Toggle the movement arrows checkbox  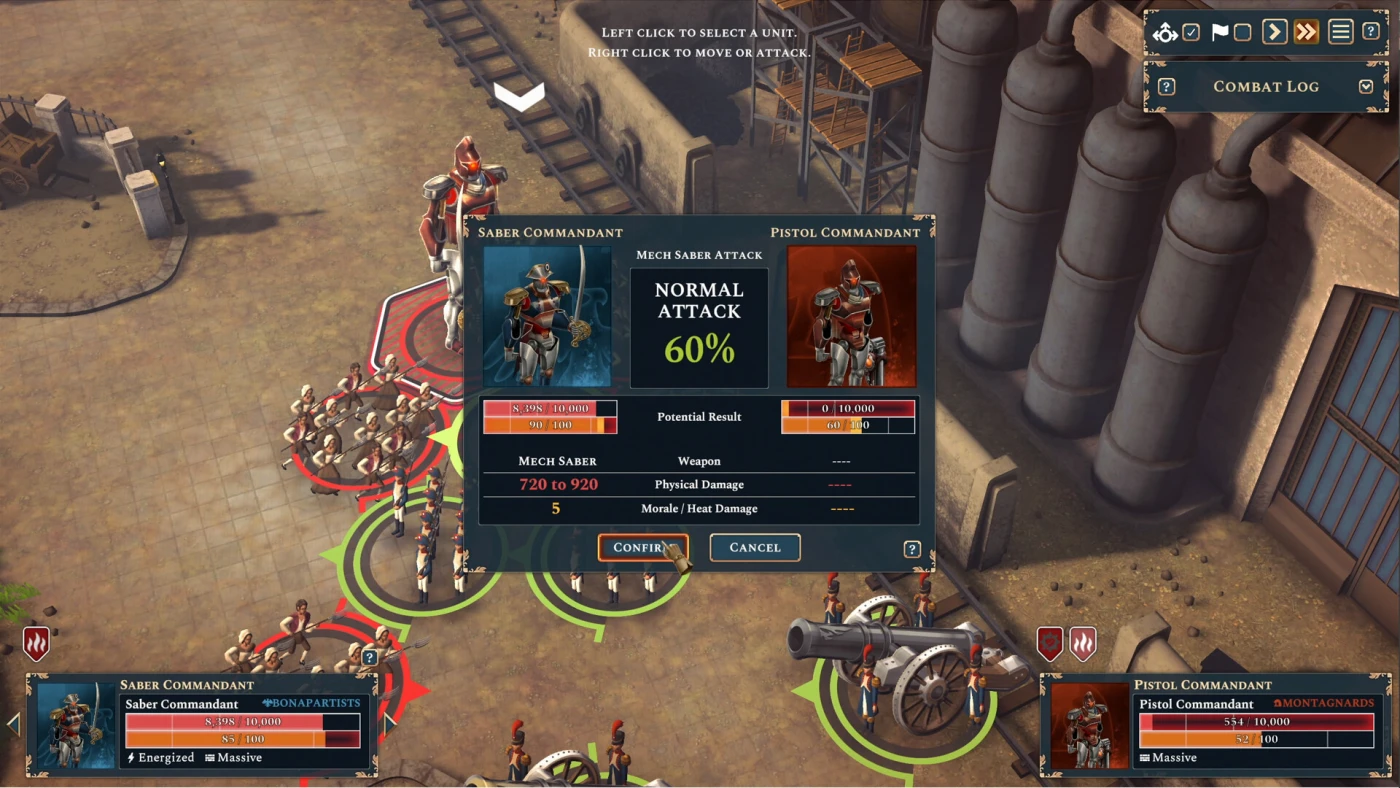[x=1191, y=32]
